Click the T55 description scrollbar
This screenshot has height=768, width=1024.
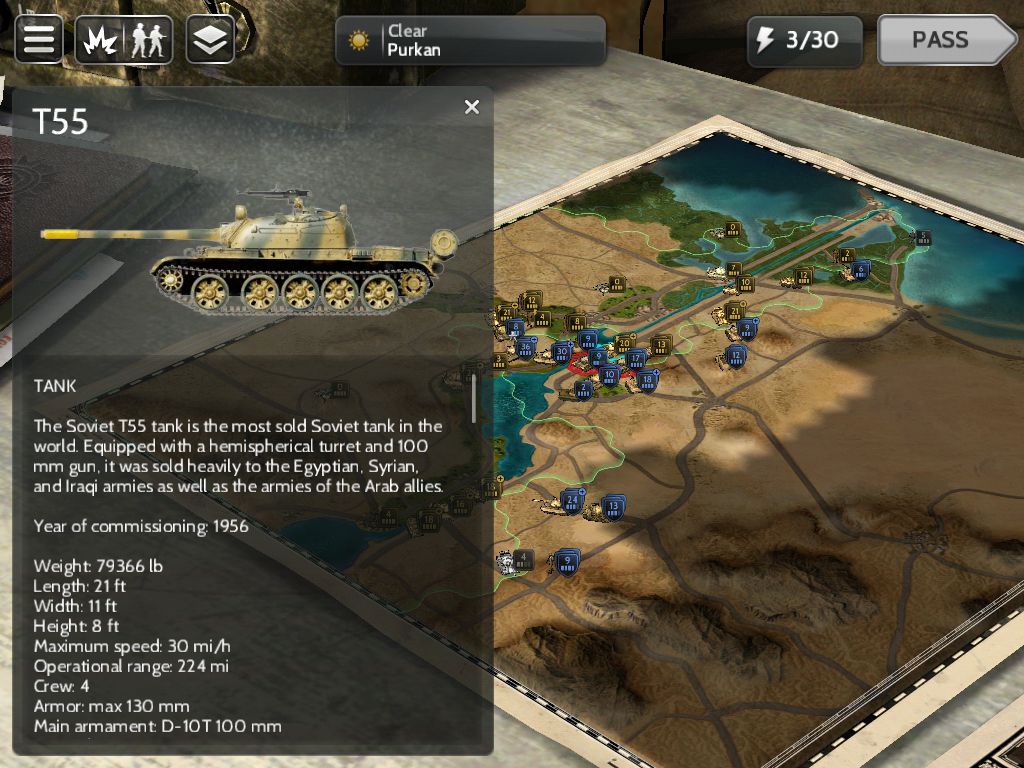click(x=474, y=396)
